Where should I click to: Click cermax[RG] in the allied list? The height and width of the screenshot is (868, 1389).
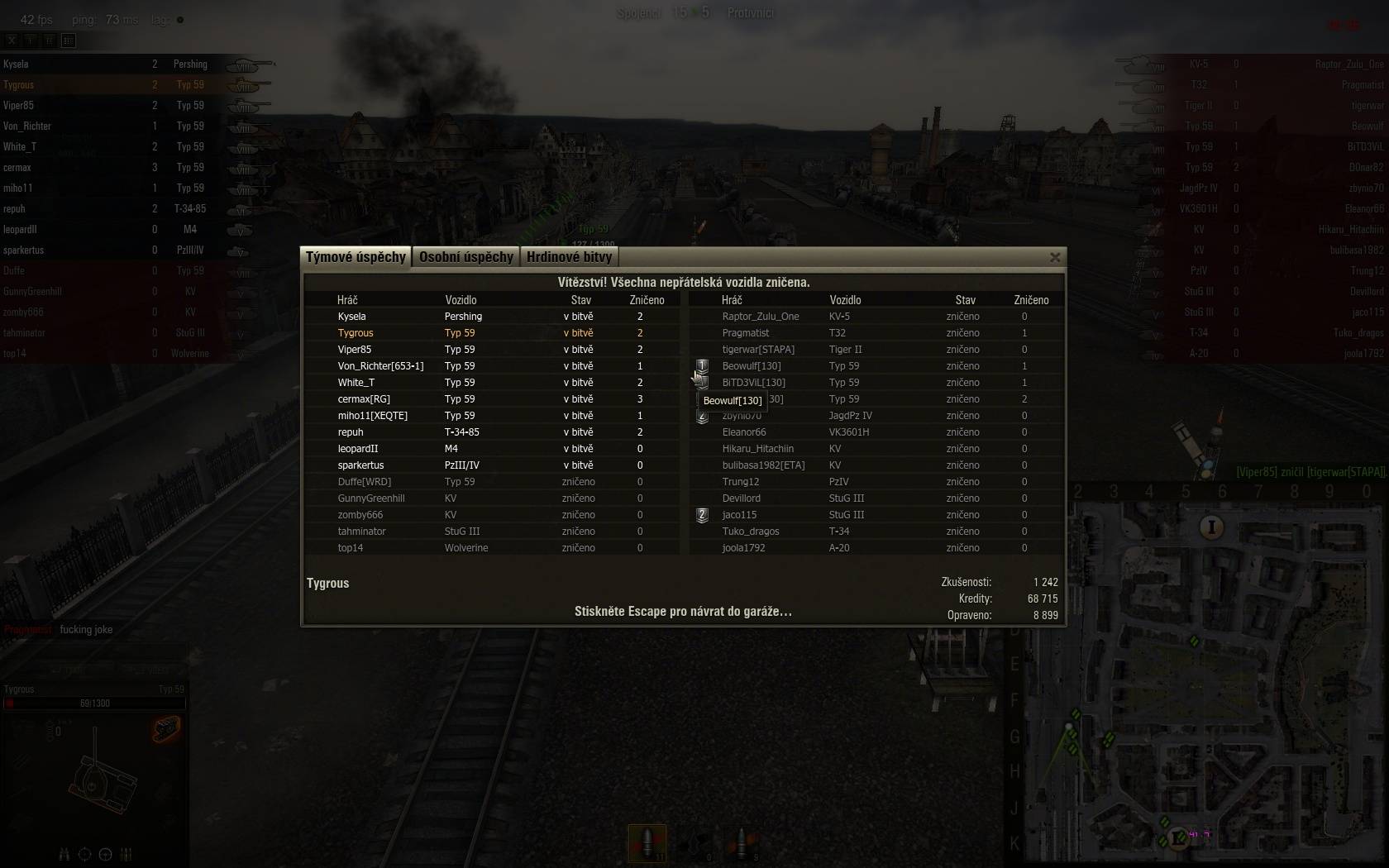tap(364, 399)
